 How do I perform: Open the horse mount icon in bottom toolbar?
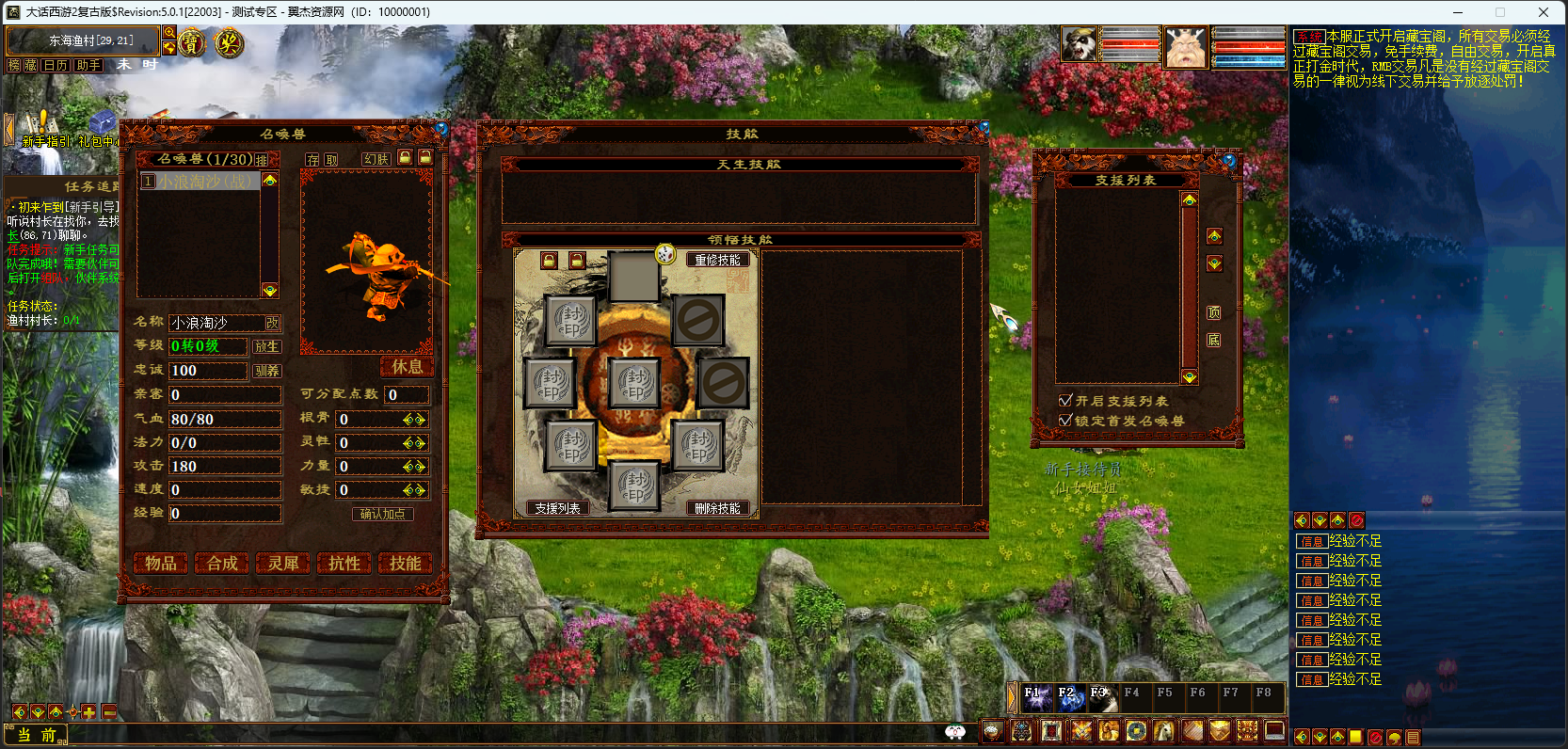click(1164, 731)
